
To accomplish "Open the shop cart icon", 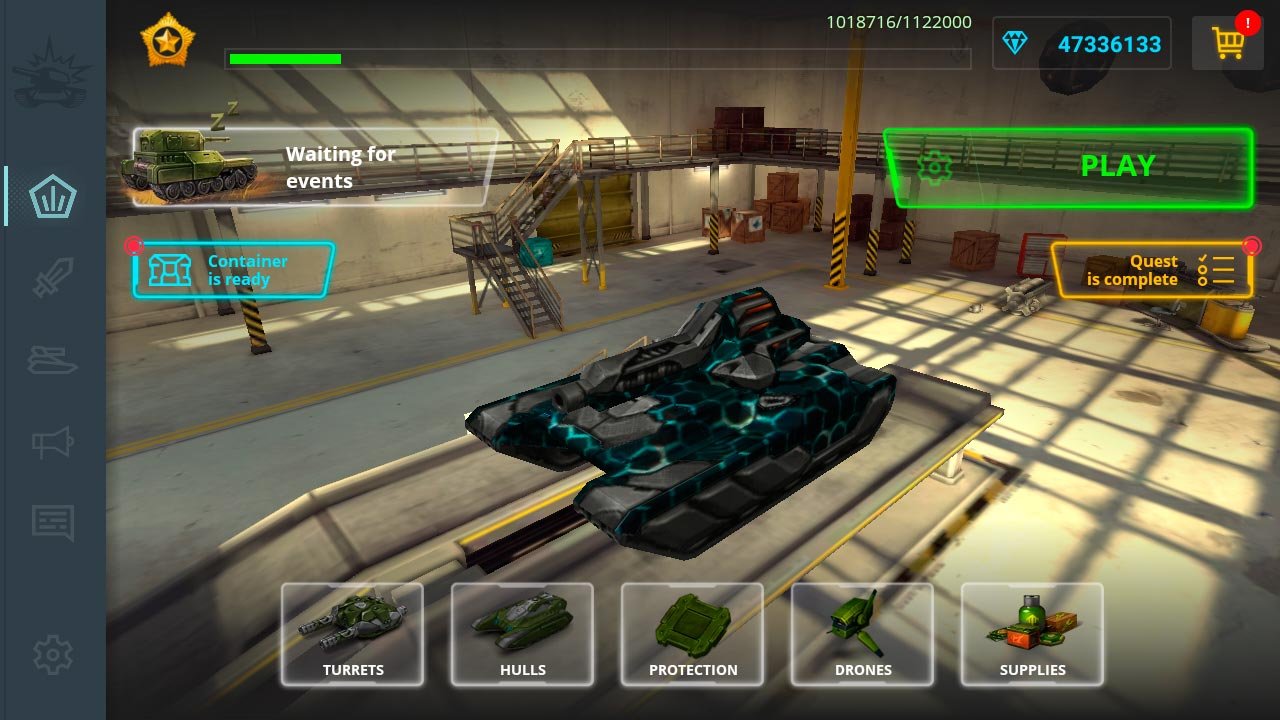I will pyautogui.click(x=1227, y=43).
